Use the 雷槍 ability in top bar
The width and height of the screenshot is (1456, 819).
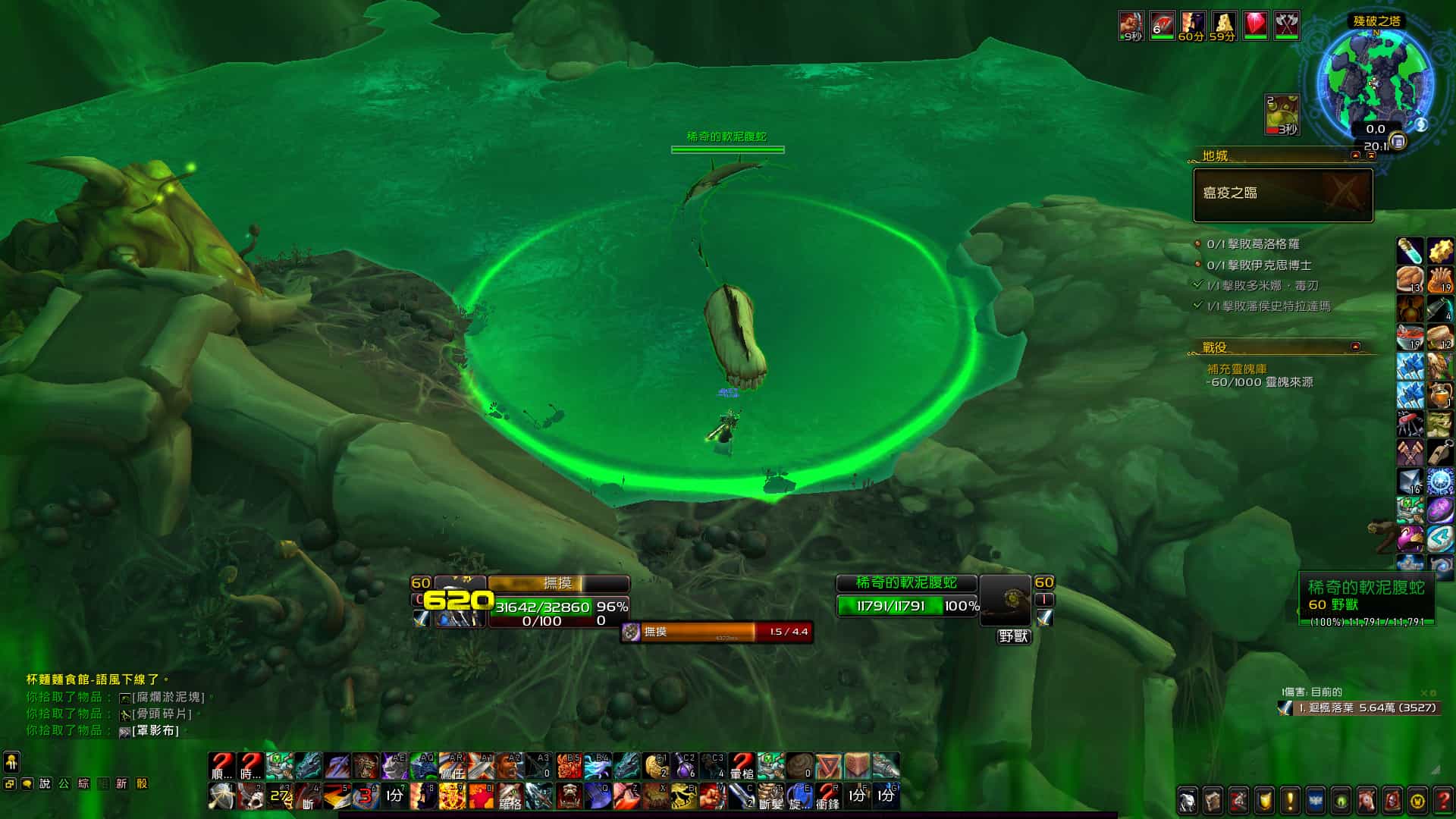pyautogui.click(x=742, y=766)
